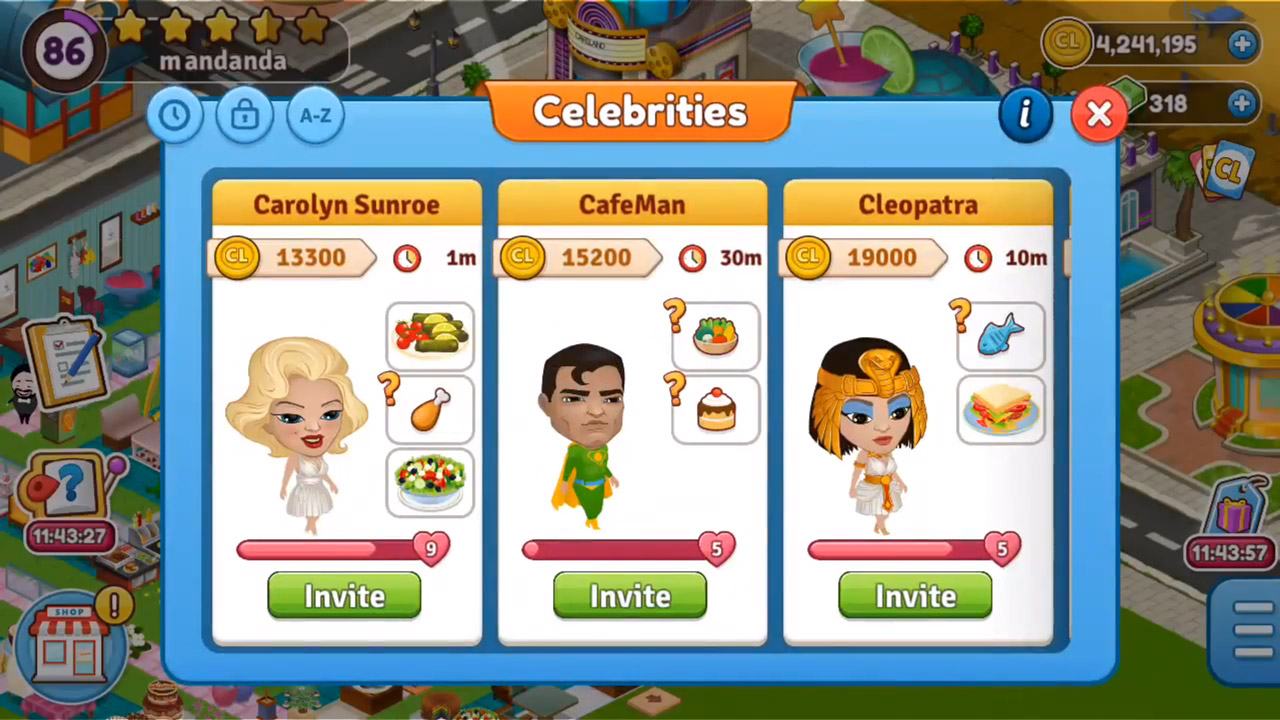Select Cleopatra's sandwich dish
The width and height of the screenshot is (1280, 720).
point(1001,409)
